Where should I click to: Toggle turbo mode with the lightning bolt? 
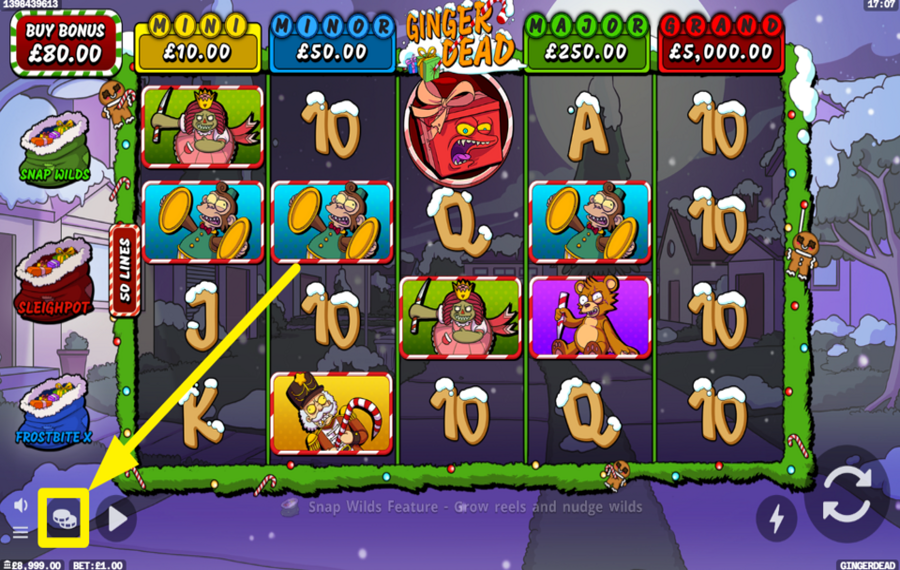[776, 516]
